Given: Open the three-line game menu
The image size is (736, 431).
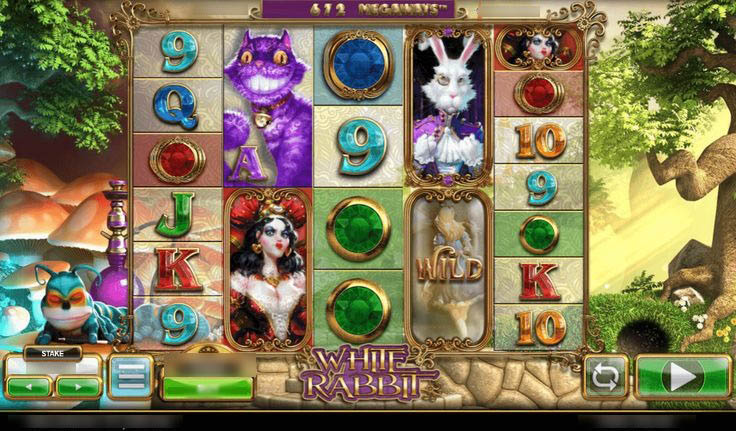Looking at the screenshot, I should coord(130,377).
